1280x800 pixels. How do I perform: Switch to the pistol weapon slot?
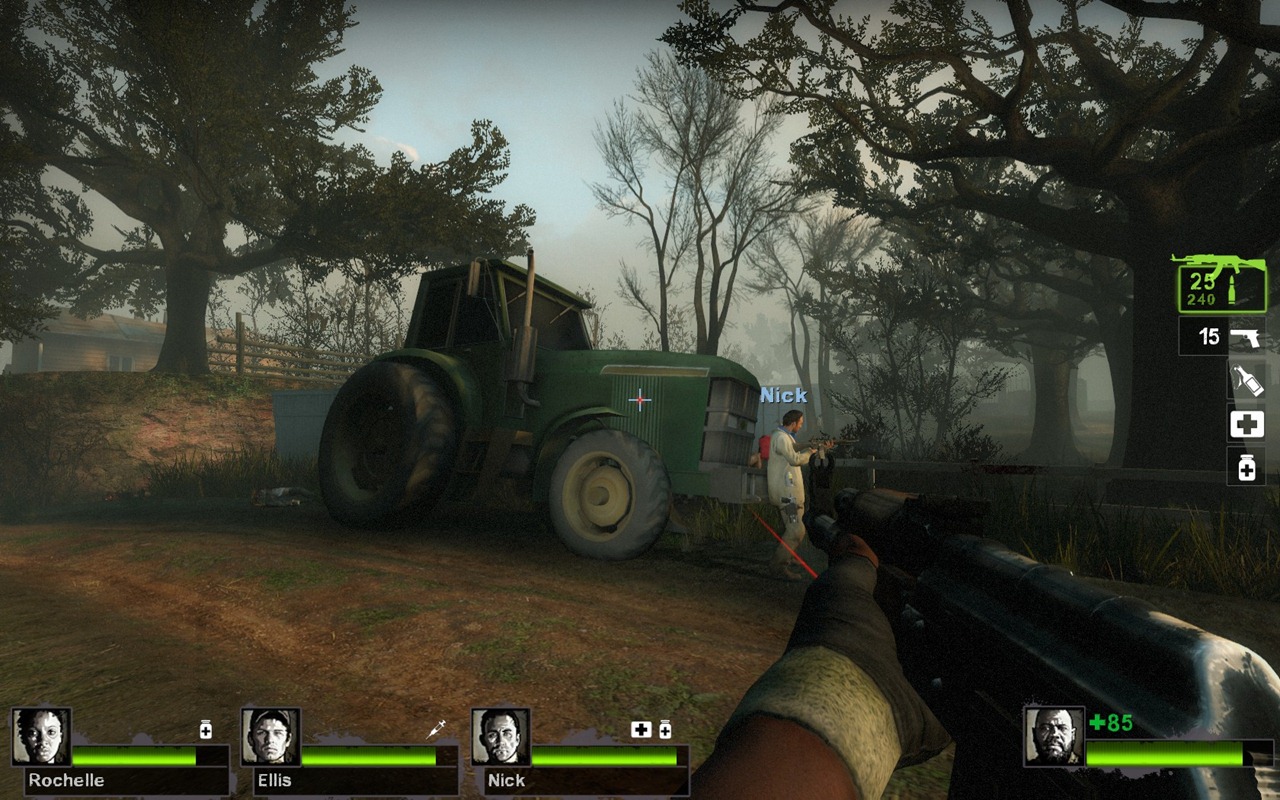[x=1222, y=336]
